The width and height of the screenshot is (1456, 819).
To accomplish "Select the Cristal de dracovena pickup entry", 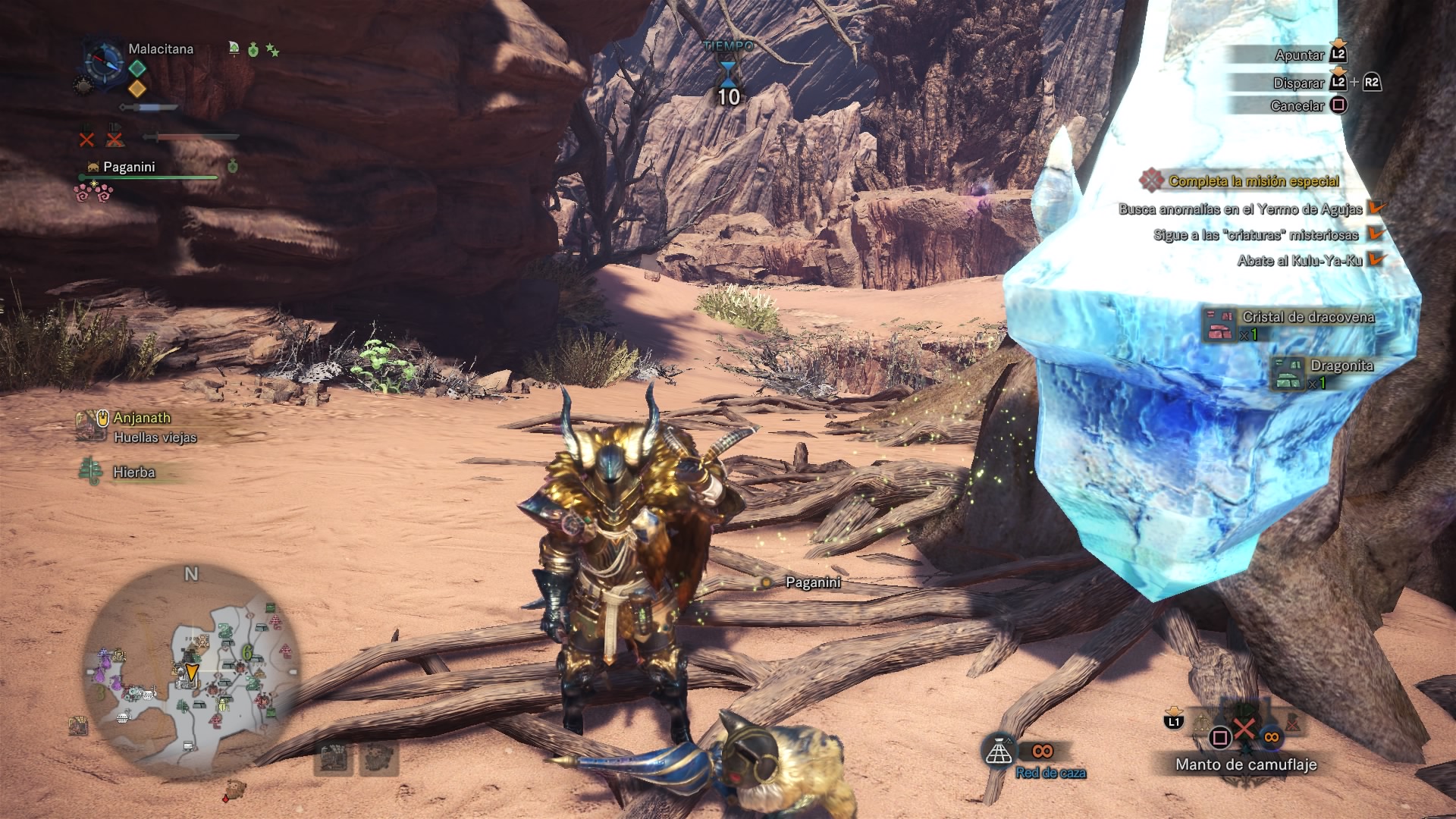I will tap(1307, 317).
